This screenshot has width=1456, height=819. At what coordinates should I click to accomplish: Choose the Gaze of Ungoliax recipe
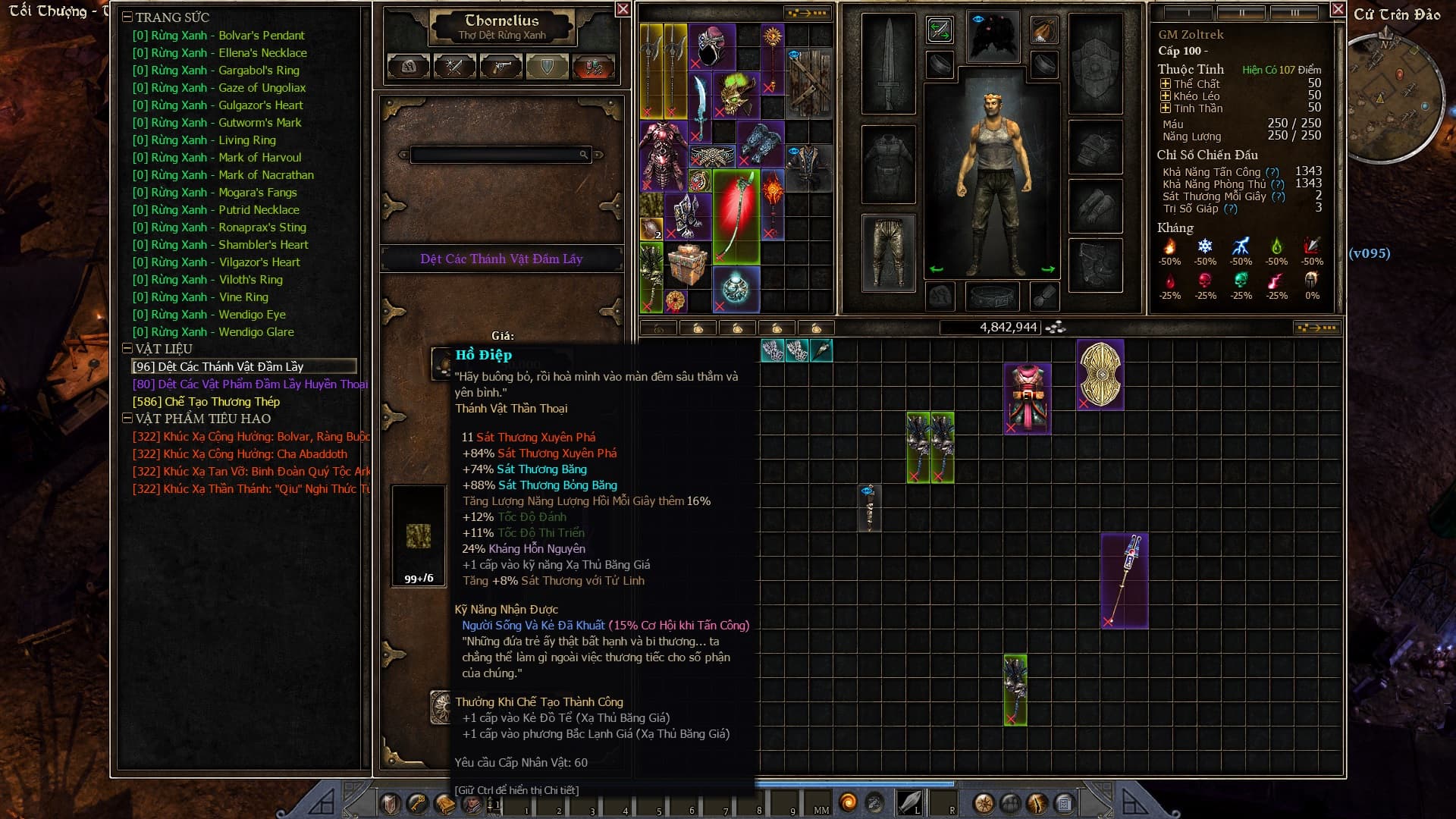[x=218, y=88]
